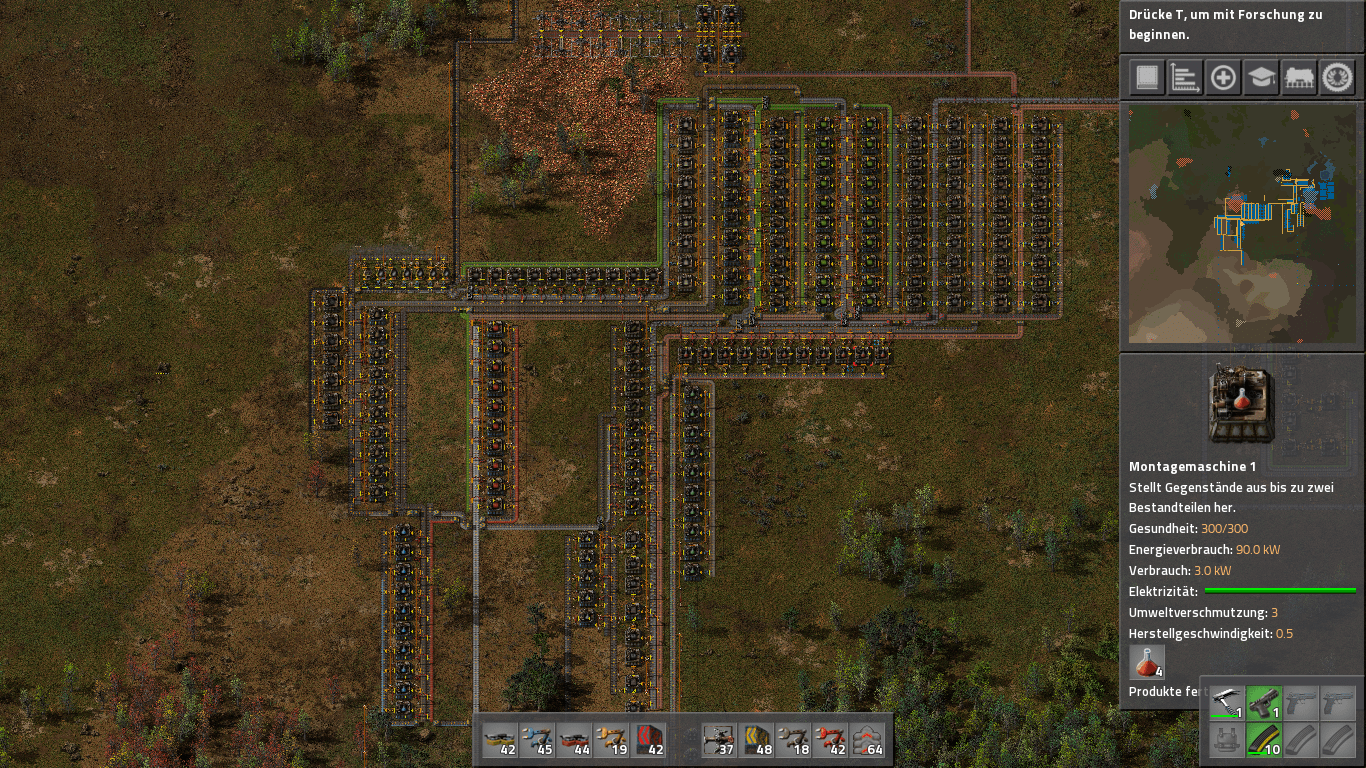Show the production statistics chart

coord(1184,78)
